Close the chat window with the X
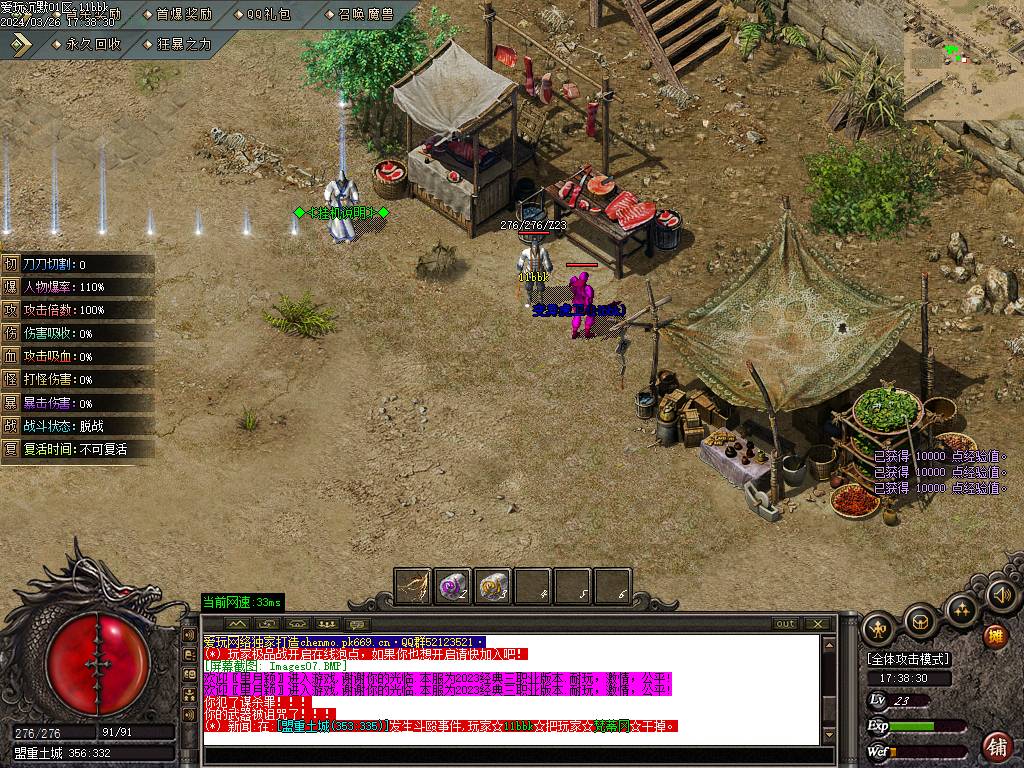 coord(818,624)
